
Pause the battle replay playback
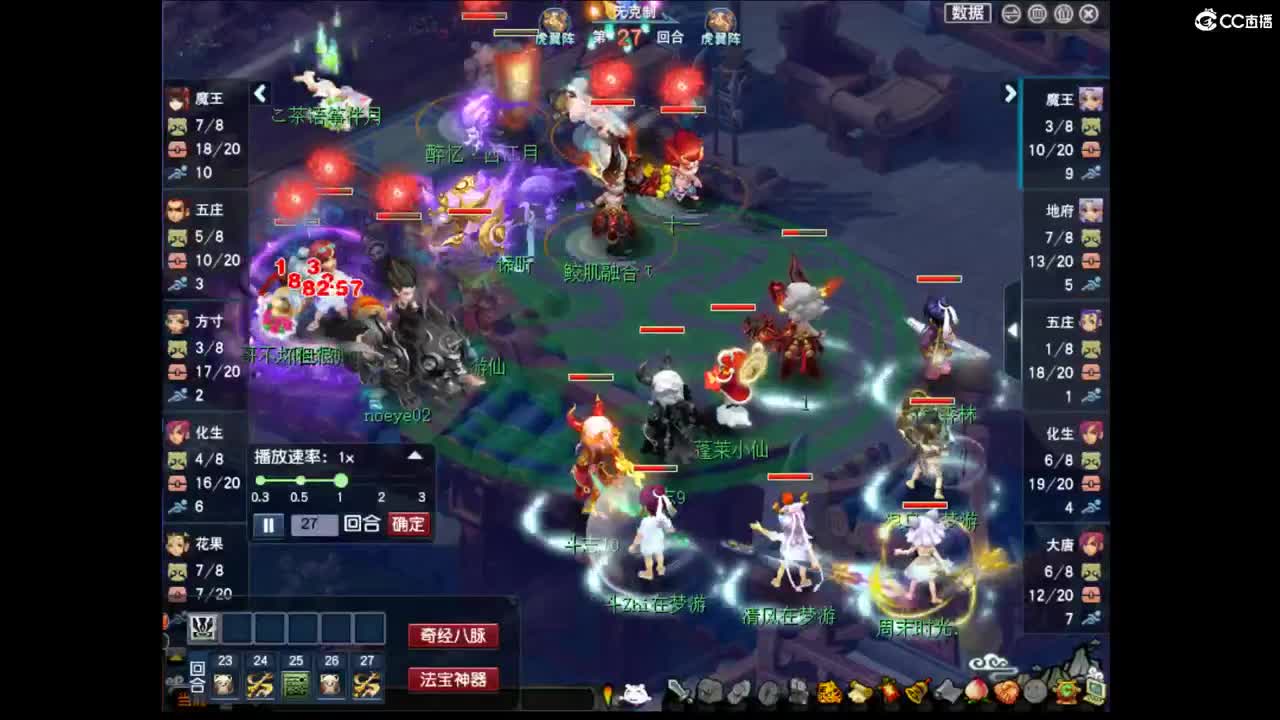point(269,523)
